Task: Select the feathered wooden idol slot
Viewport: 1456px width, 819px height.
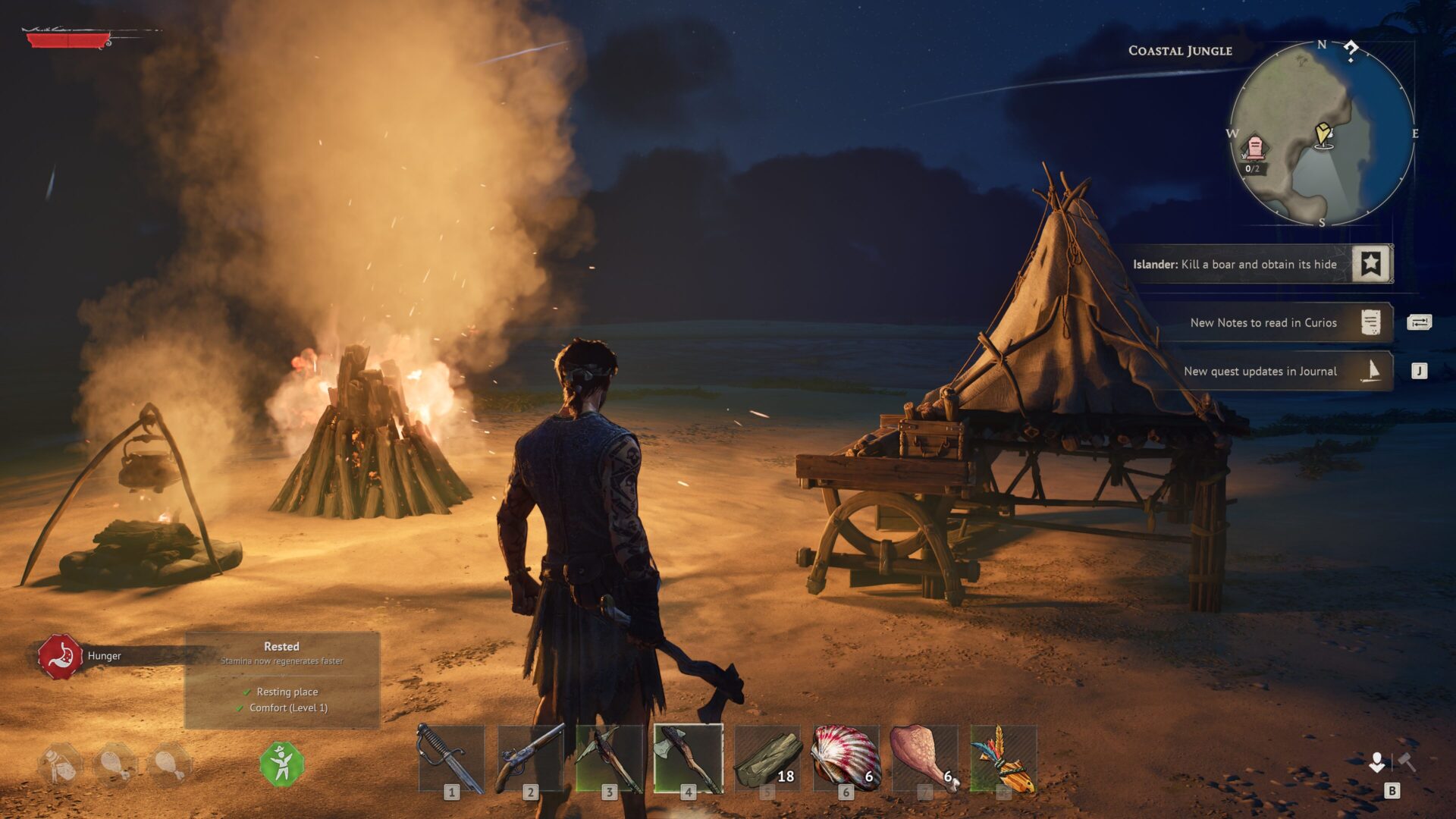Action: coord(1004,758)
